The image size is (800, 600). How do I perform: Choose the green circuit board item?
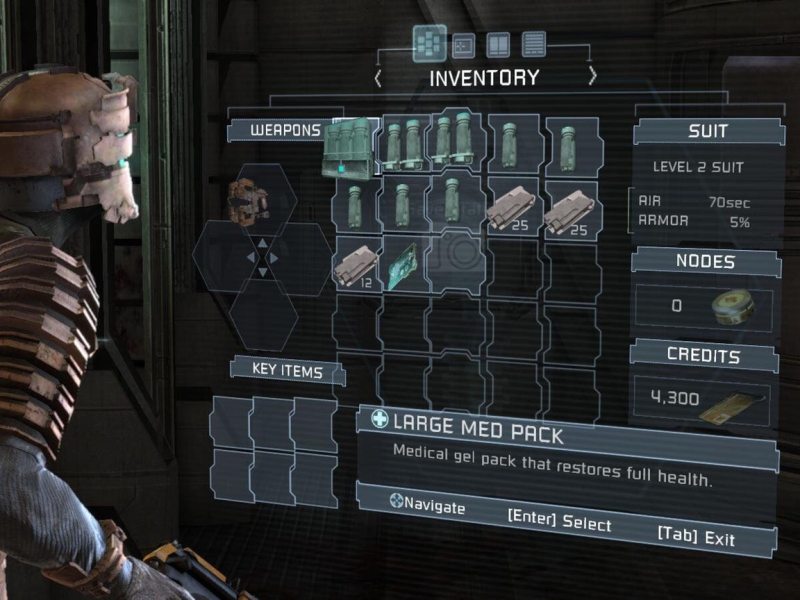pyautogui.click(x=406, y=264)
